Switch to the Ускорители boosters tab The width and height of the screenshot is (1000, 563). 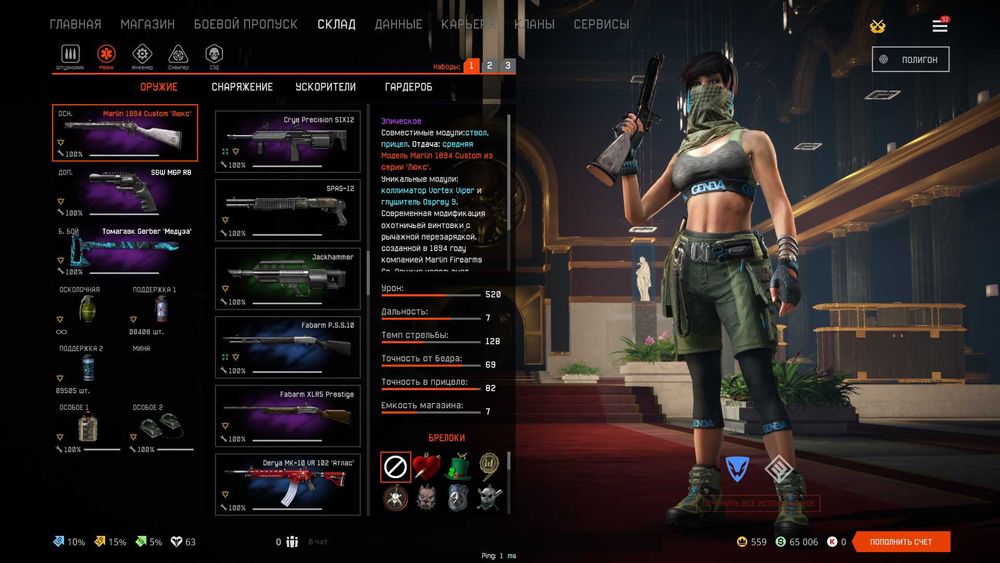(325, 87)
